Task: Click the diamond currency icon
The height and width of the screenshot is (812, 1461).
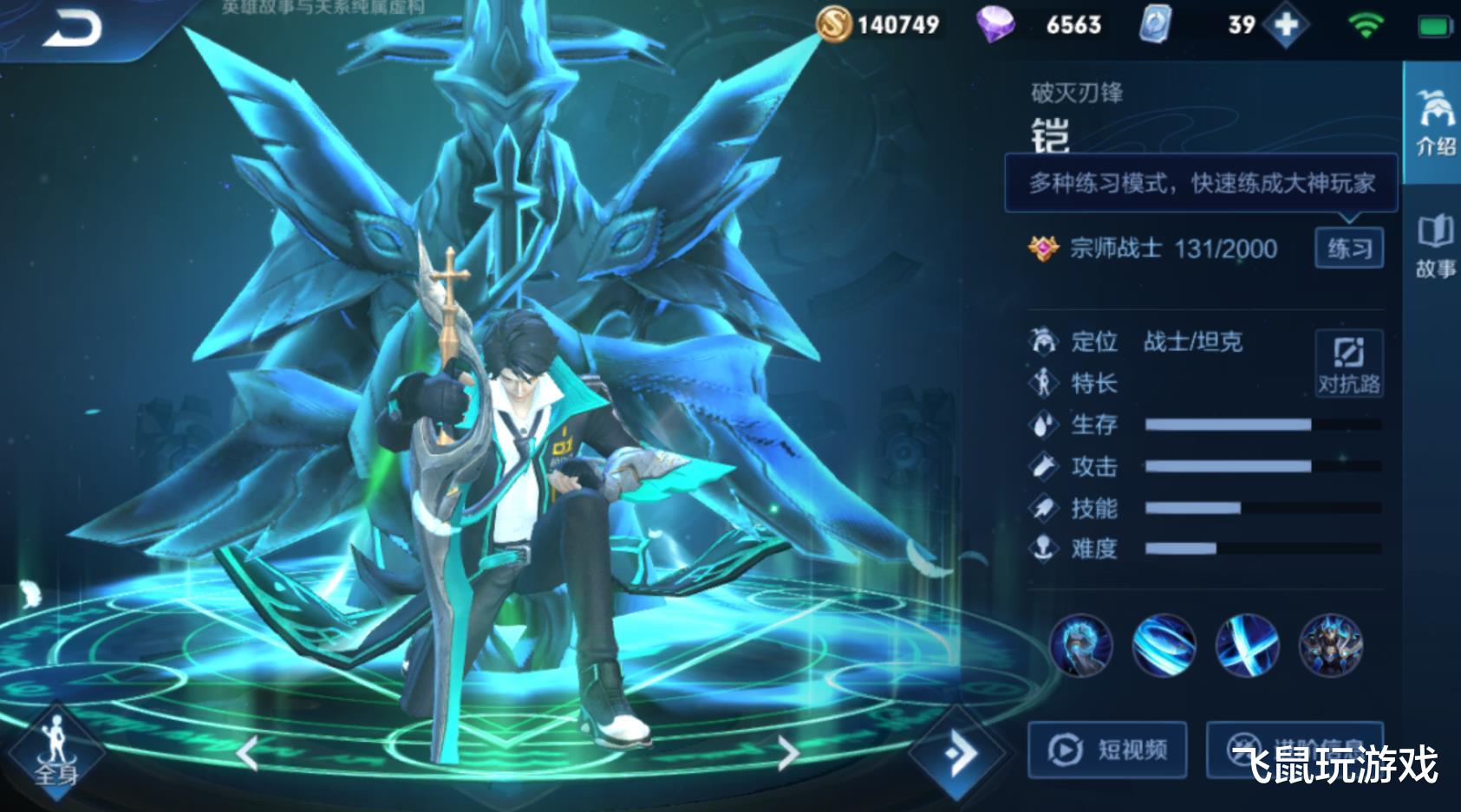Action: pos(995,24)
